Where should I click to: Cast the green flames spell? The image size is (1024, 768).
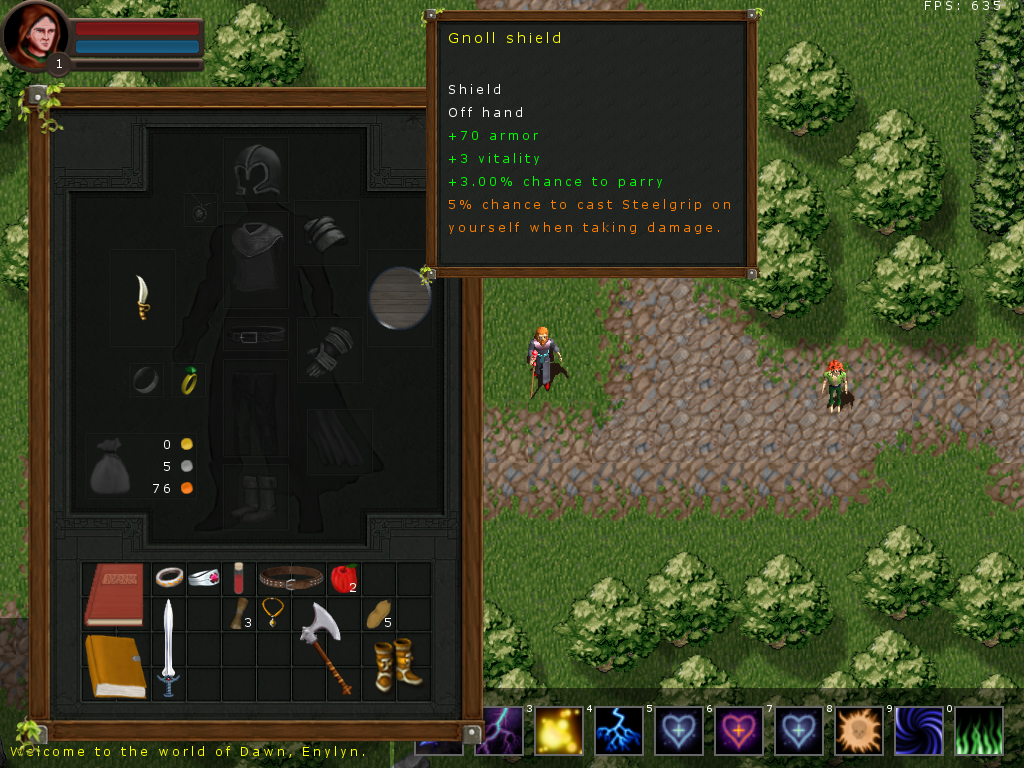(x=978, y=731)
